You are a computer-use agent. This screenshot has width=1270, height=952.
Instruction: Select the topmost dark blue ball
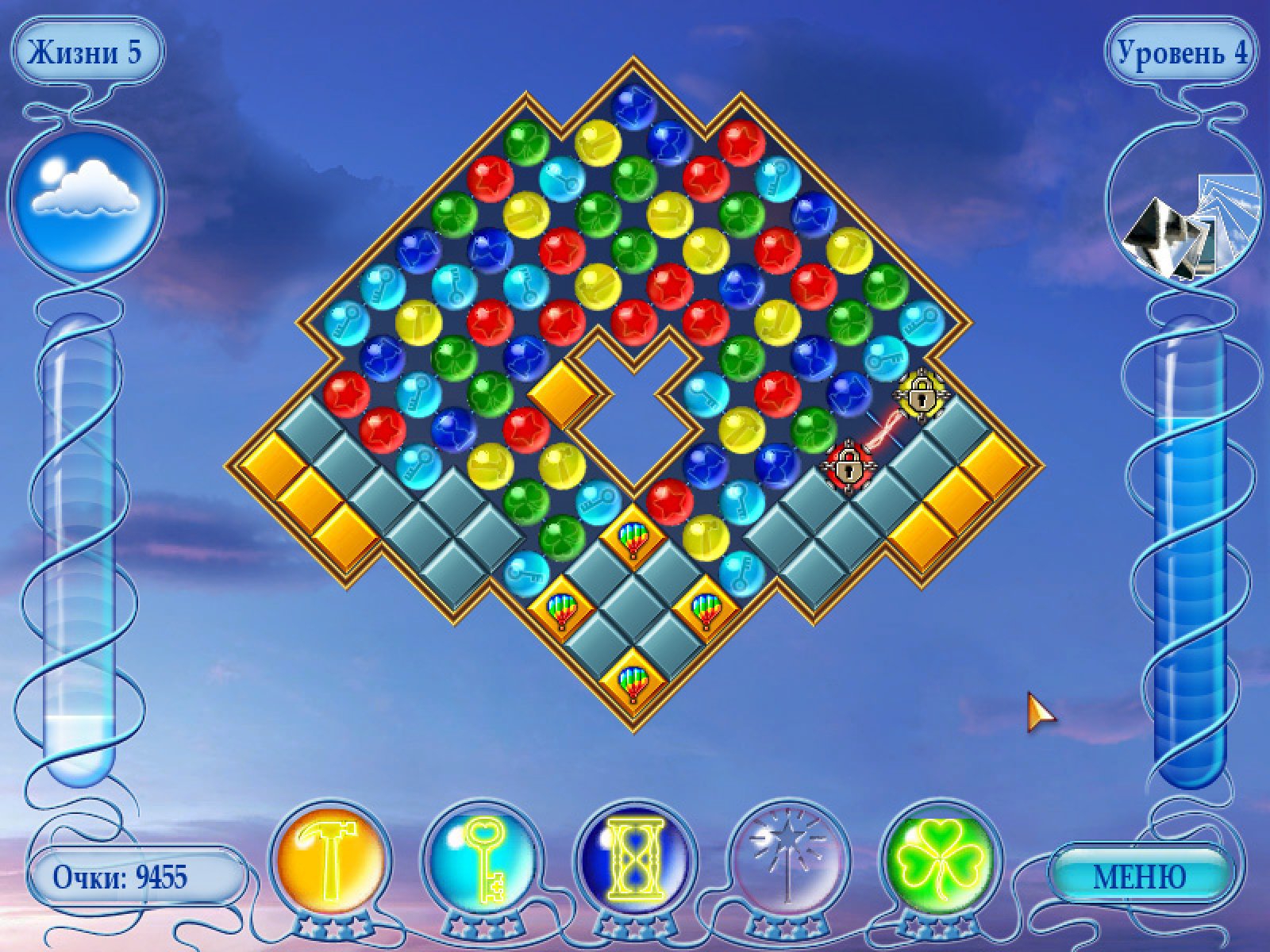[633, 107]
